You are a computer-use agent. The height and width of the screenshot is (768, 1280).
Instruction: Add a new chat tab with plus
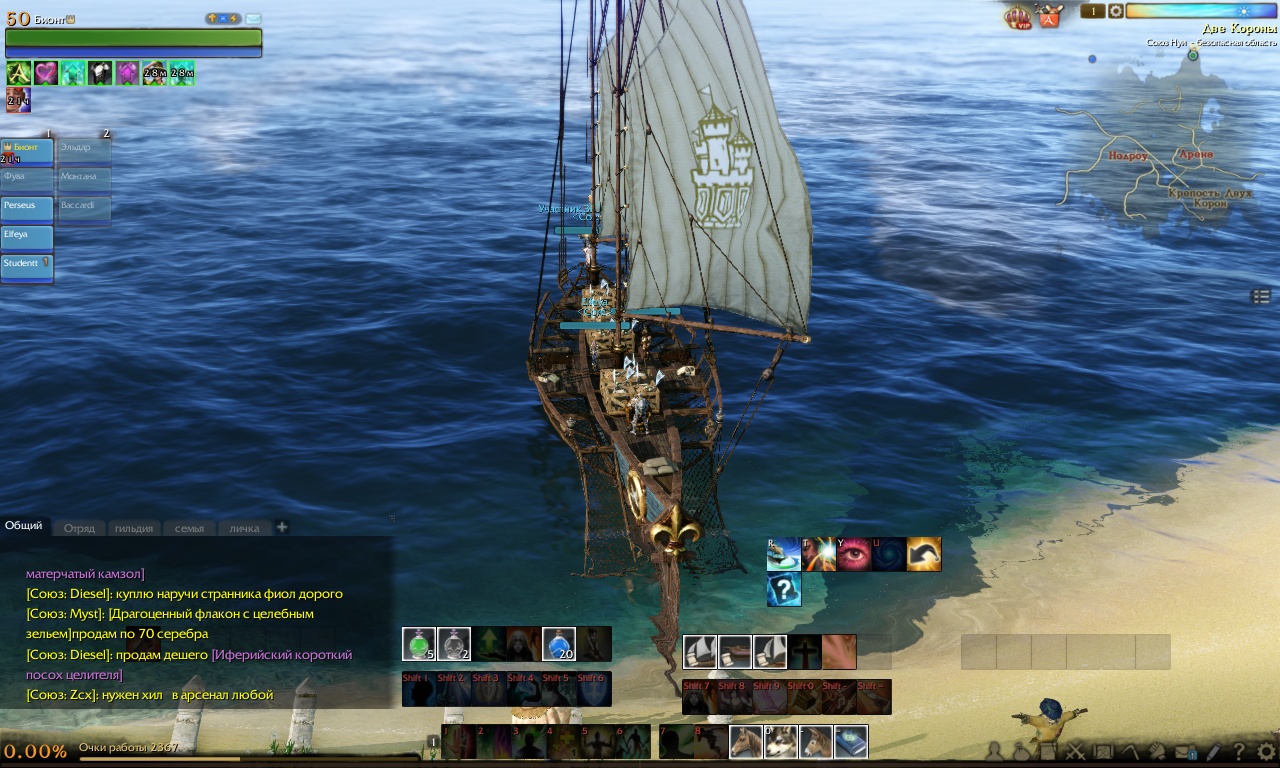[x=282, y=527]
